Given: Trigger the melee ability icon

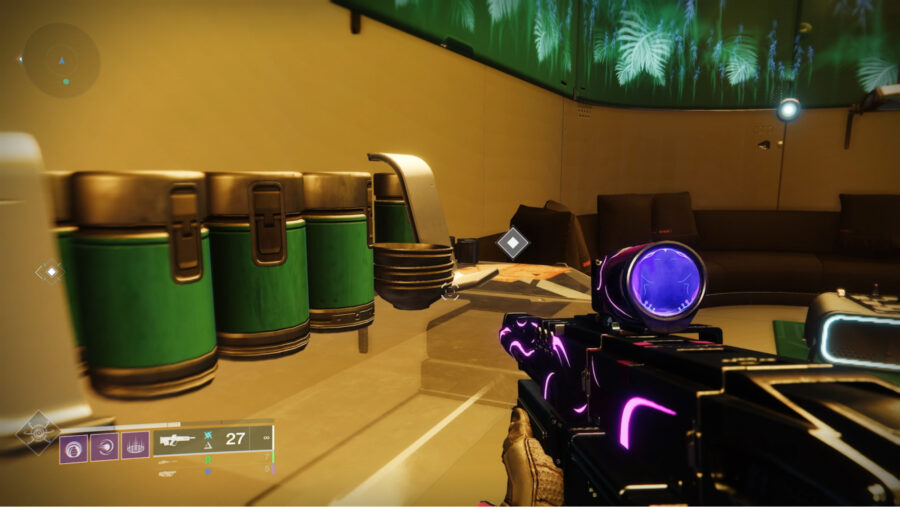Looking at the screenshot, I should tap(104, 446).
